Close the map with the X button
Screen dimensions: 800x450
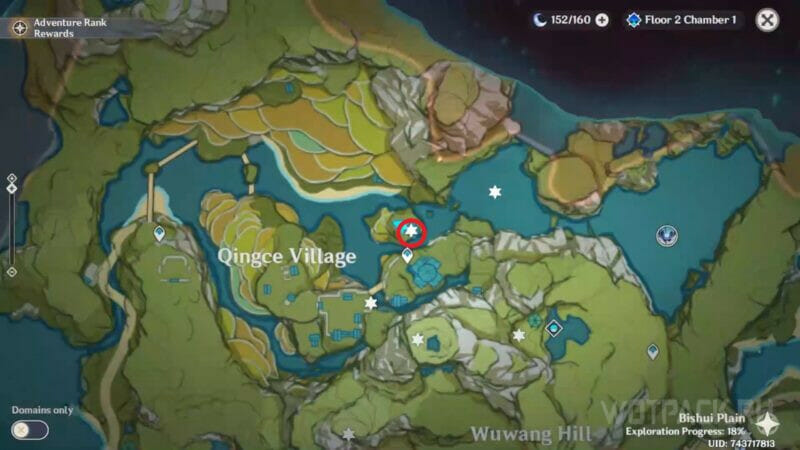coord(767,20)
